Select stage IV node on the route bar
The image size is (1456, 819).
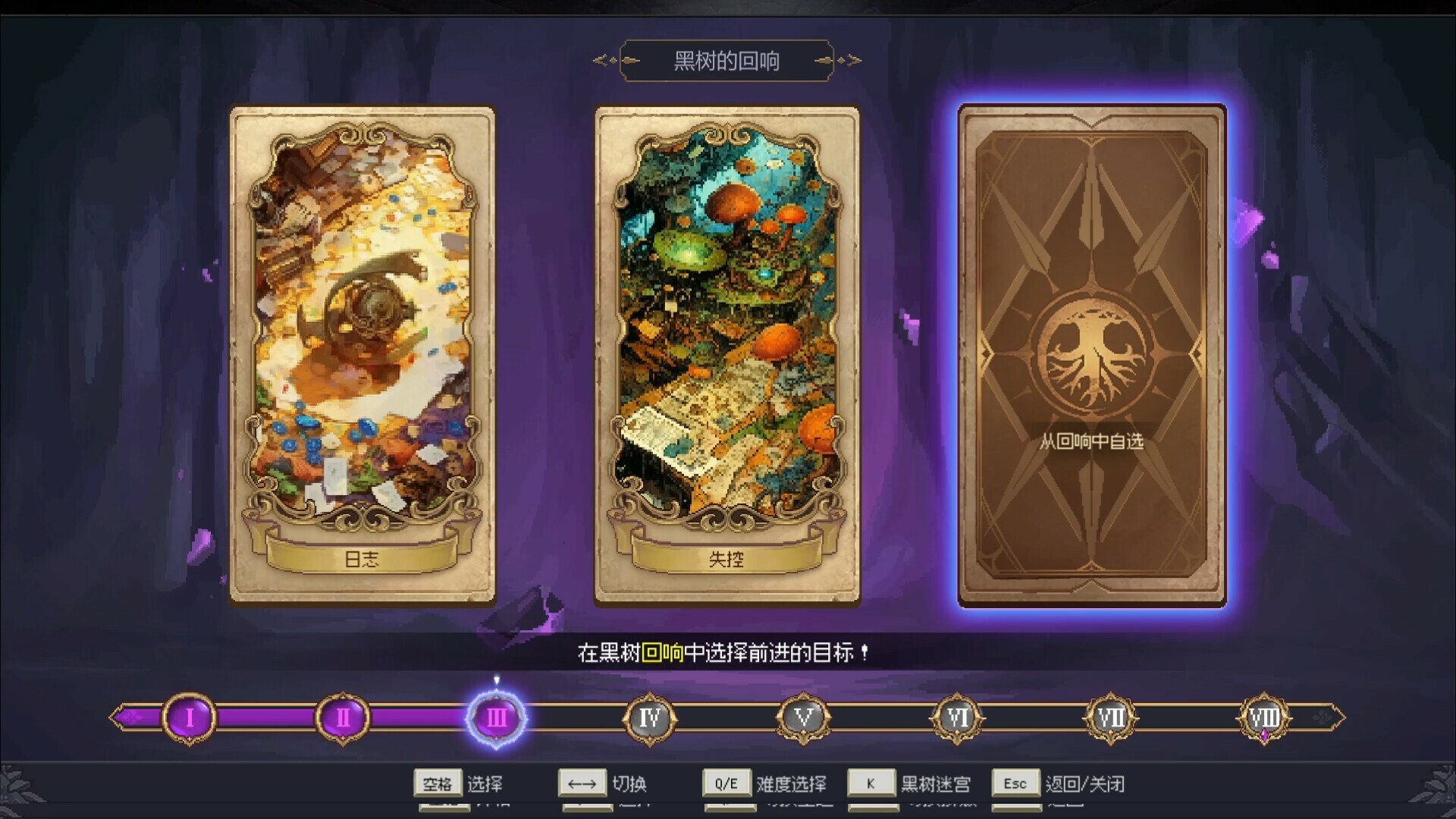point(651,716)
